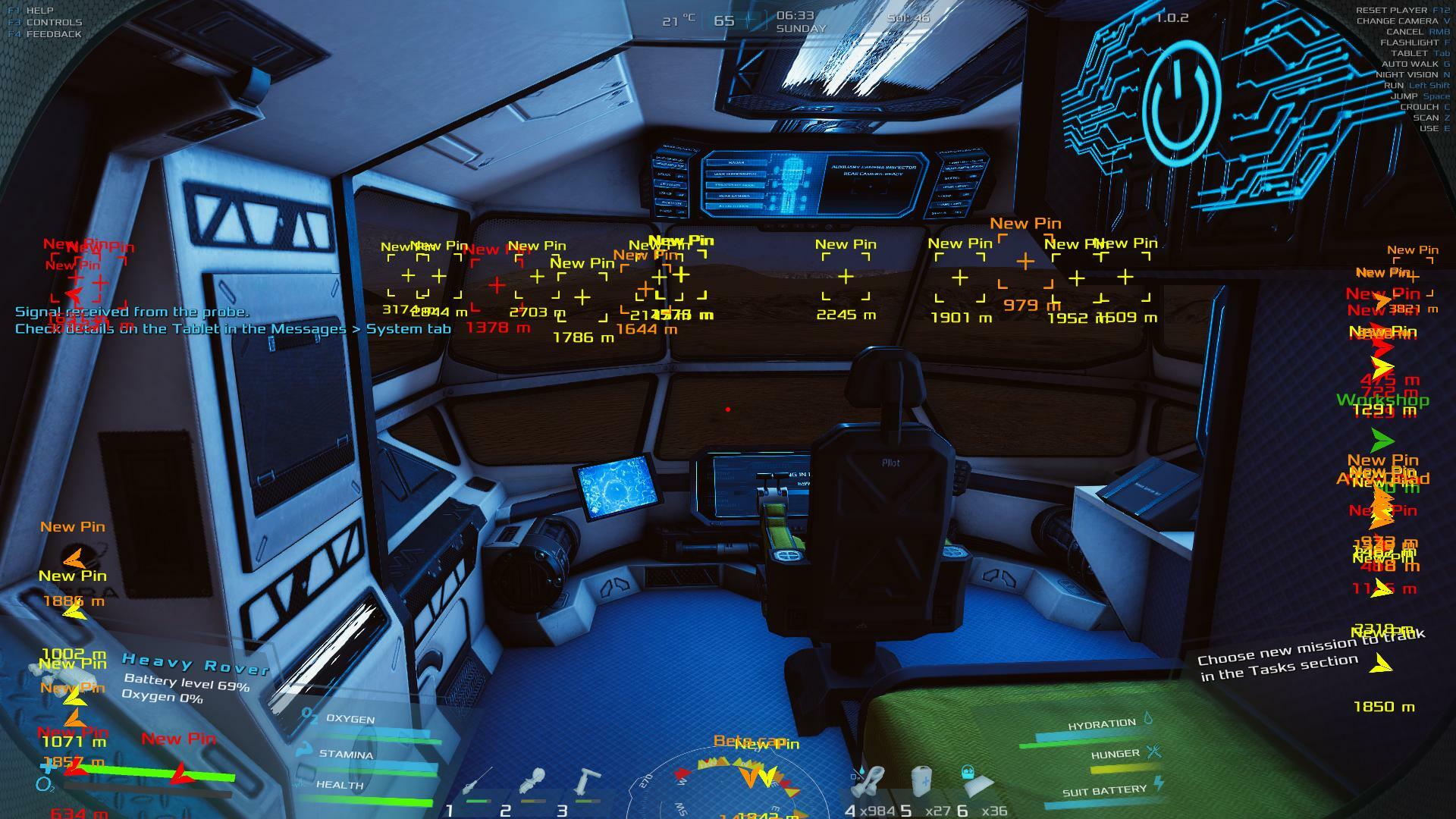The width and height of the screenshot is (1456, 819).
Task: Click the red pin marker at 1378 m
Action: 497,286
